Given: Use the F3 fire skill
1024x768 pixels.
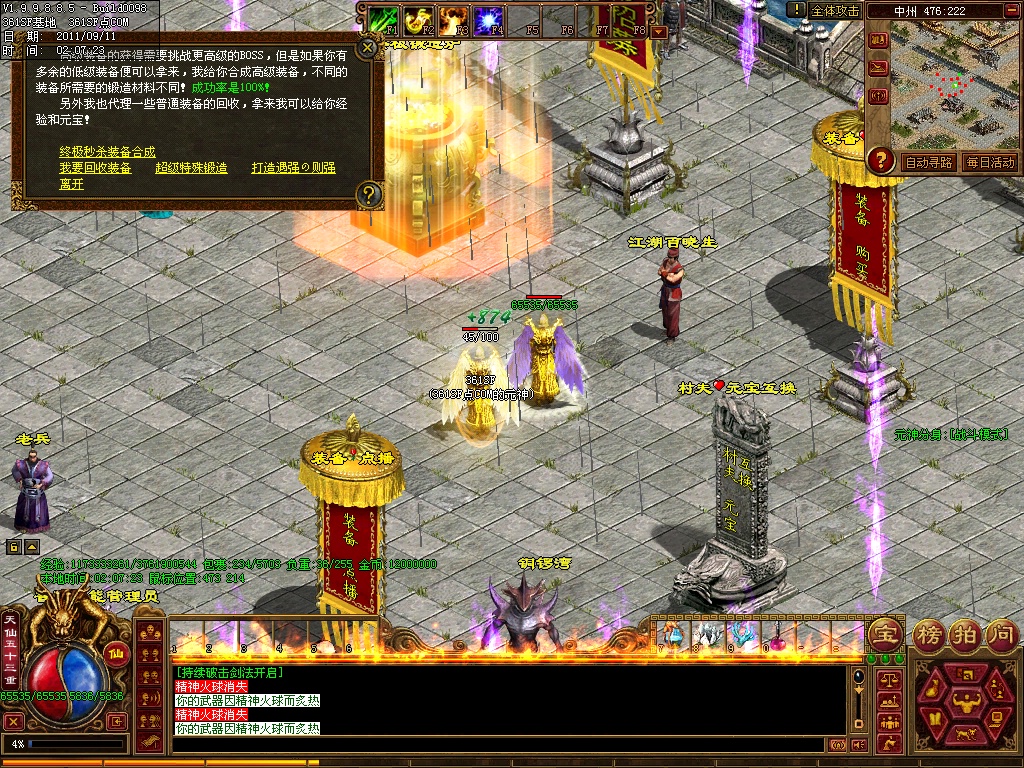Looking at the screenshot, I should tap(453, 19).
